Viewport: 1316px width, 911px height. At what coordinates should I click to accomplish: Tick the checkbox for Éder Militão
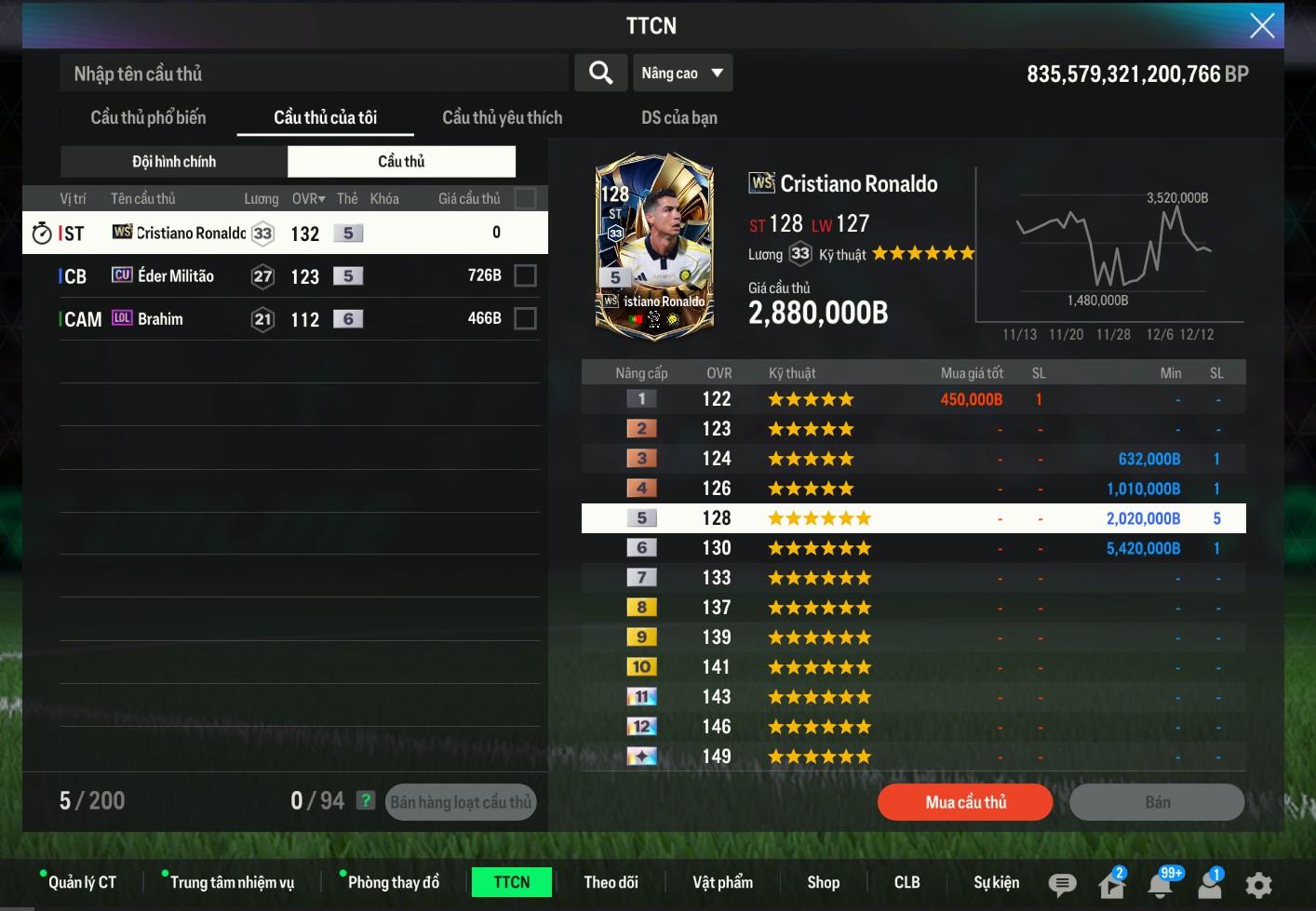tap(525, 276)
